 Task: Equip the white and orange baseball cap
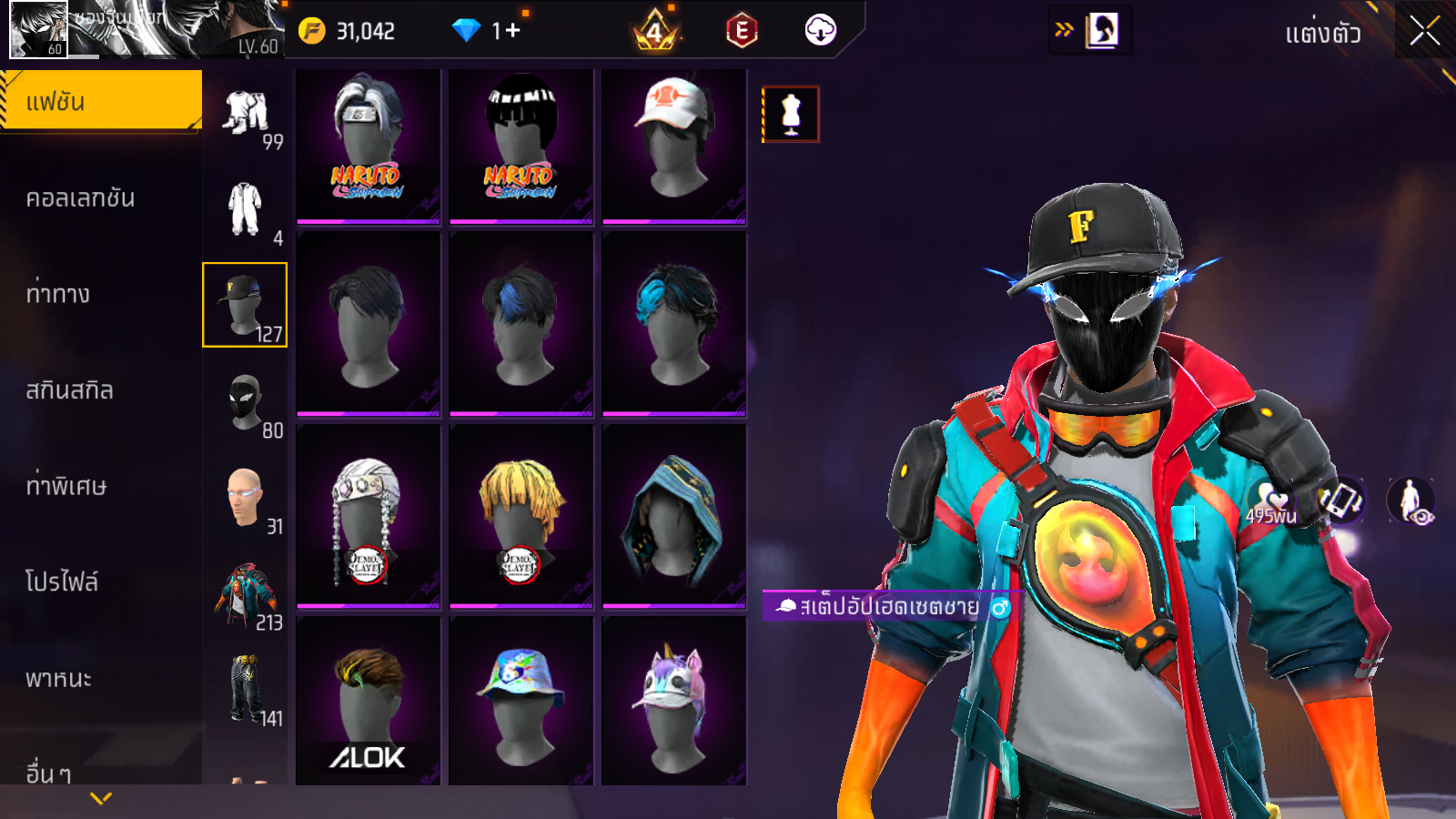(x=673, y=147)
